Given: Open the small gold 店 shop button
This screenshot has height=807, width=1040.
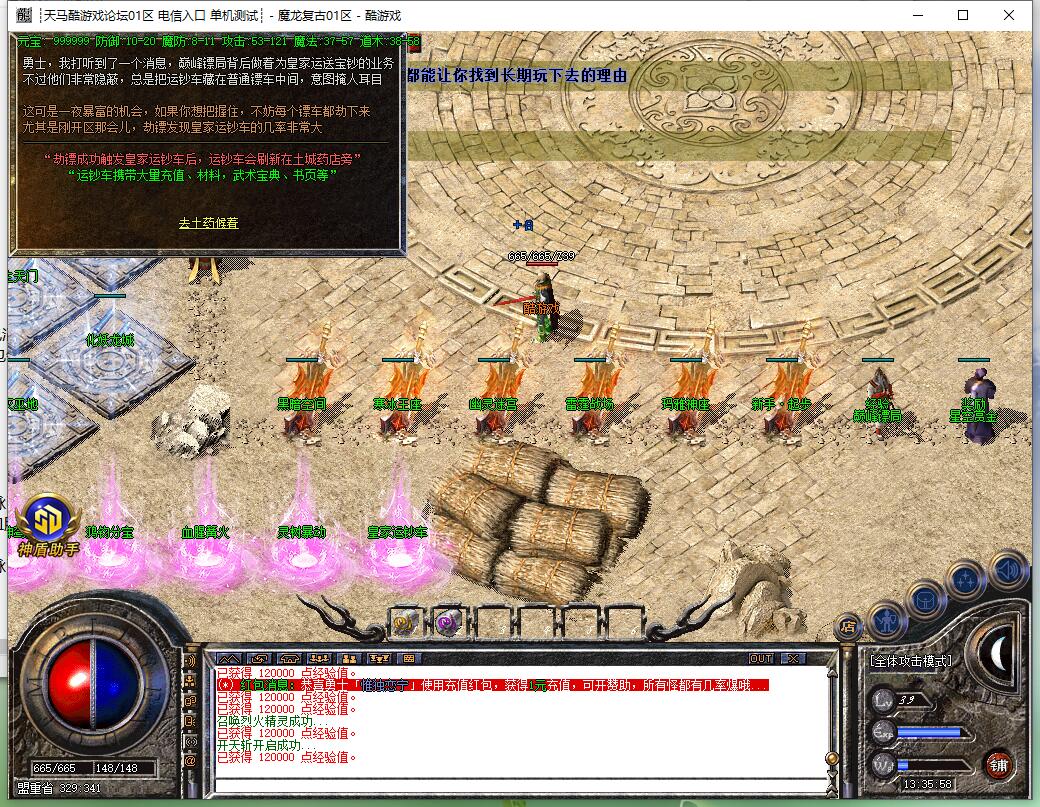Looking at the screenshot, I should pos(847,627).
